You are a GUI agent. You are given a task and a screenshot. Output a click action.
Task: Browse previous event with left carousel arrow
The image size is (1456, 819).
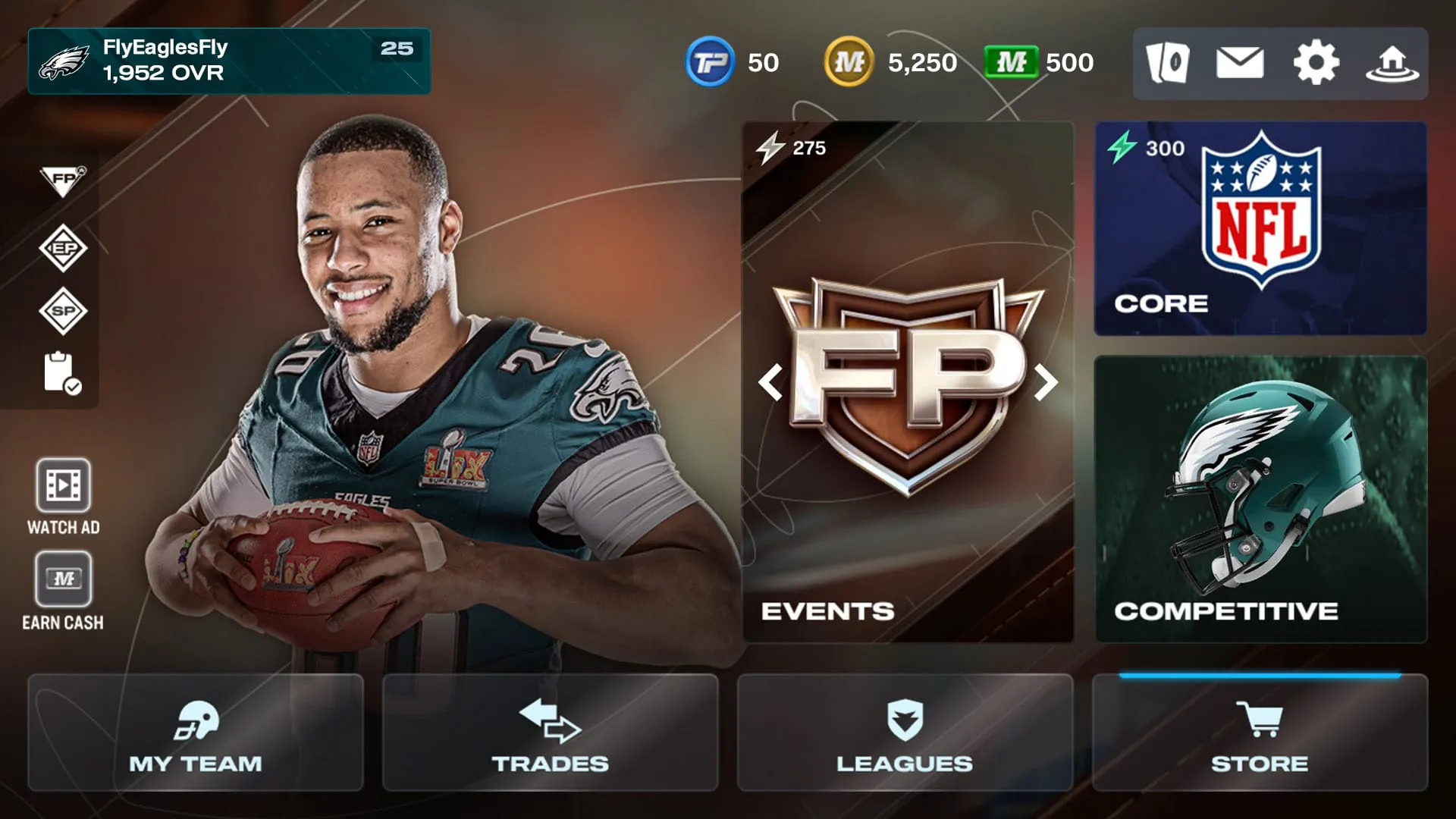(772, 383)
